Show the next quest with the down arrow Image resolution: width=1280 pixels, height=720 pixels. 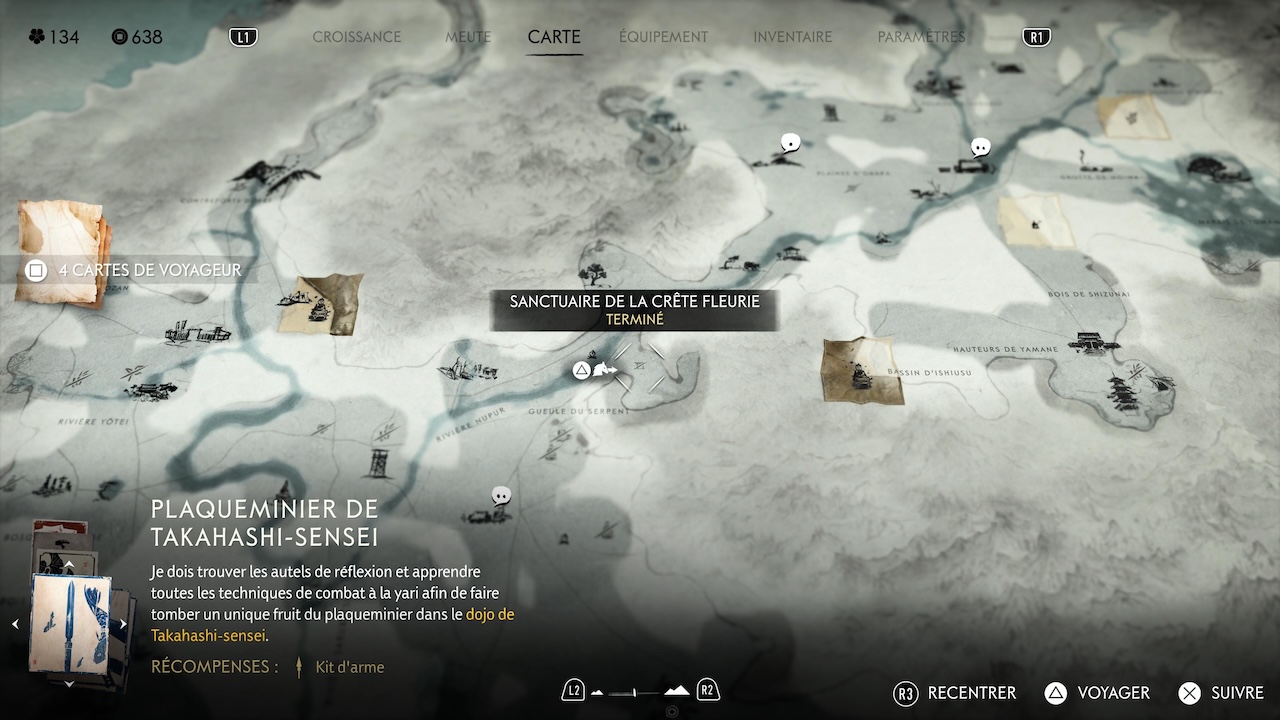[69, 684]
